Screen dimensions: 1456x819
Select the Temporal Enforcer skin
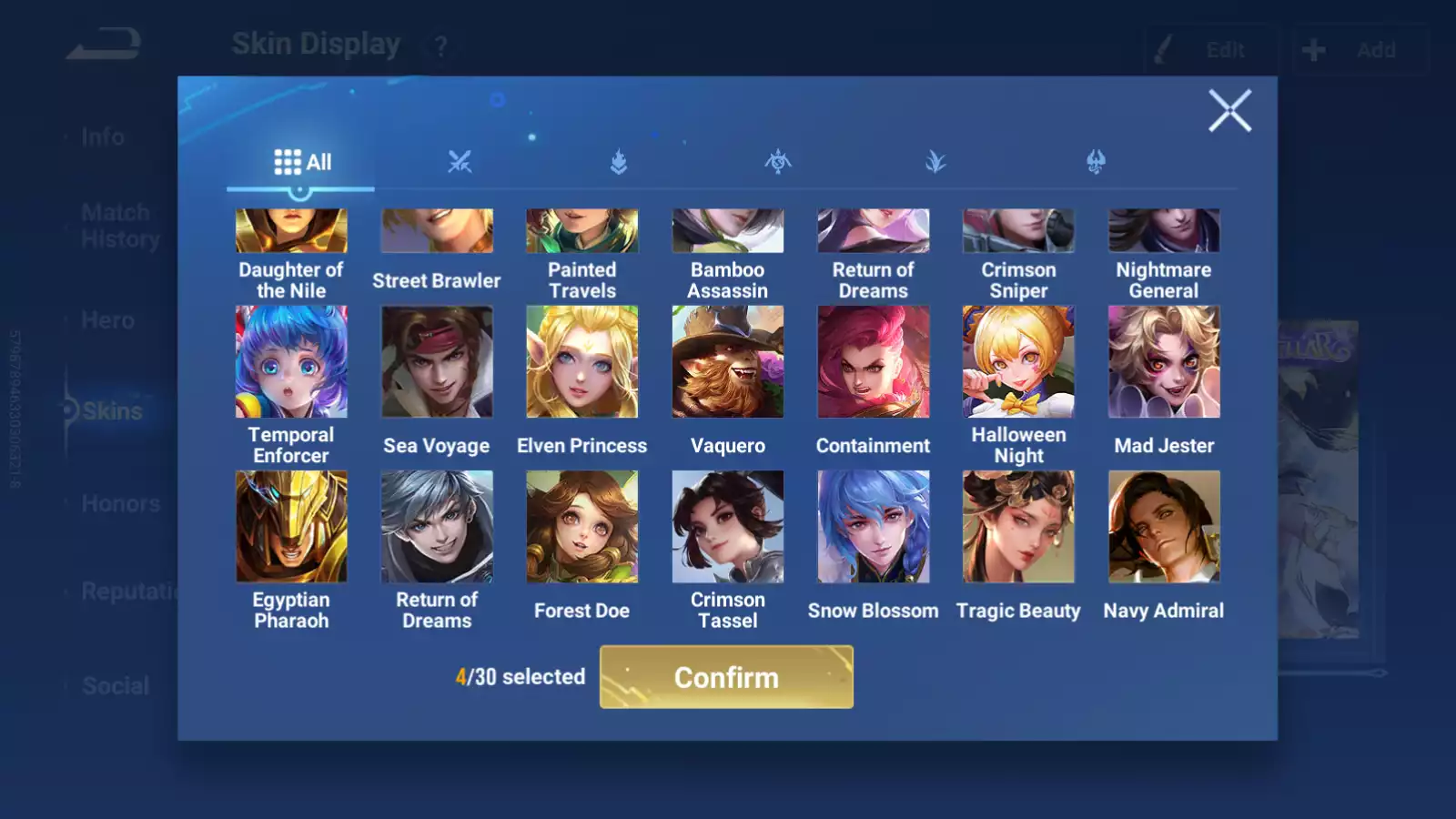tap(291, 362)
